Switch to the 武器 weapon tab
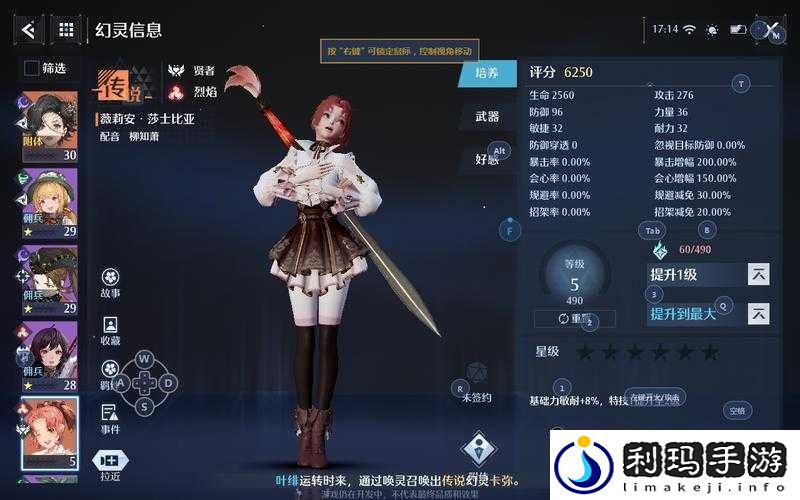The width and height of the screenshot is (800, 500). (x=487, y=117)
